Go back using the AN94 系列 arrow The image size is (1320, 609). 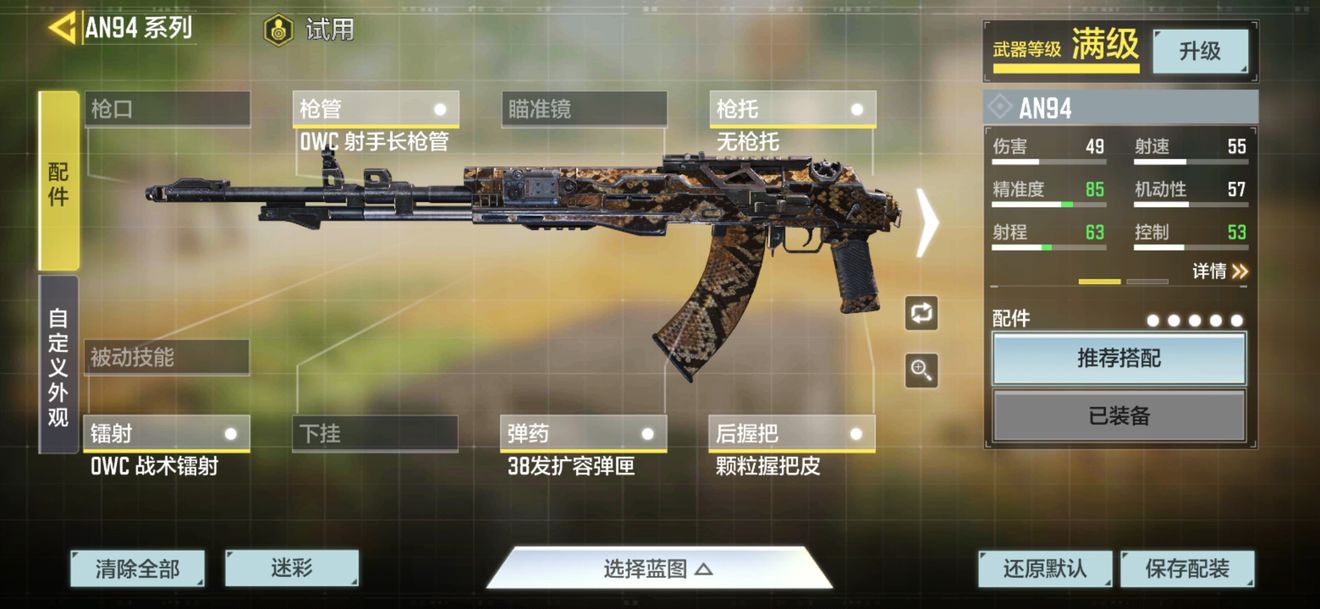pos(62,28)
